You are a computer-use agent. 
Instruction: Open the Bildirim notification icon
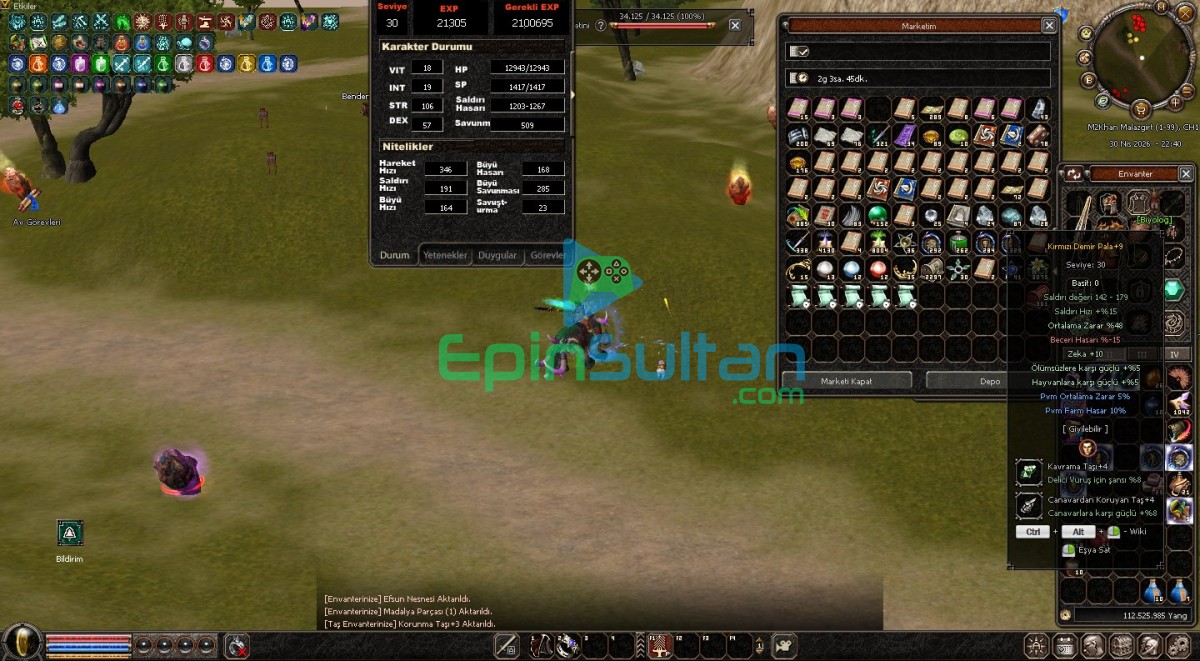[x=69, y=533]
